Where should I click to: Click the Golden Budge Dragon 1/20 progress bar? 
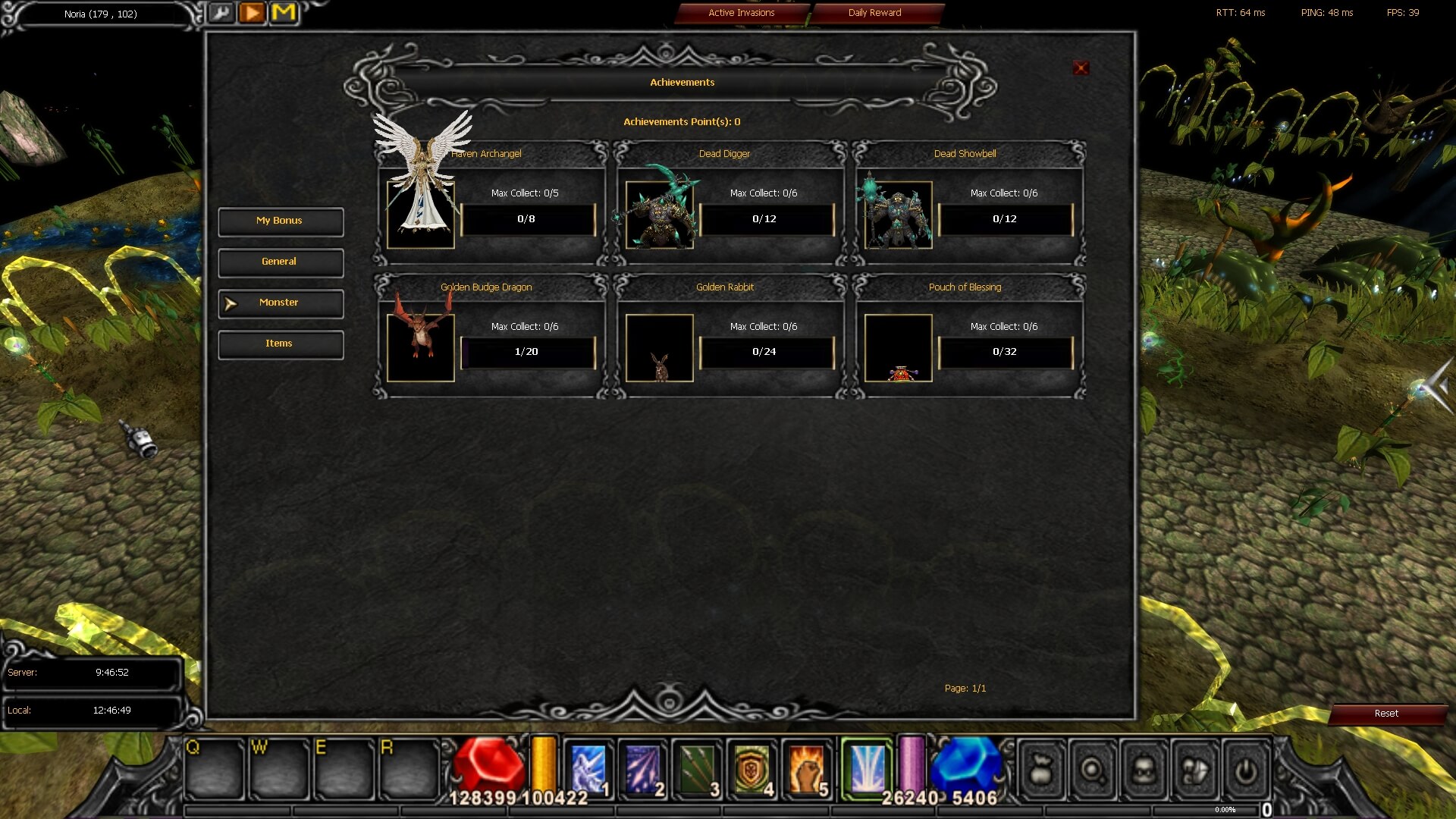(x=526, y=352)
